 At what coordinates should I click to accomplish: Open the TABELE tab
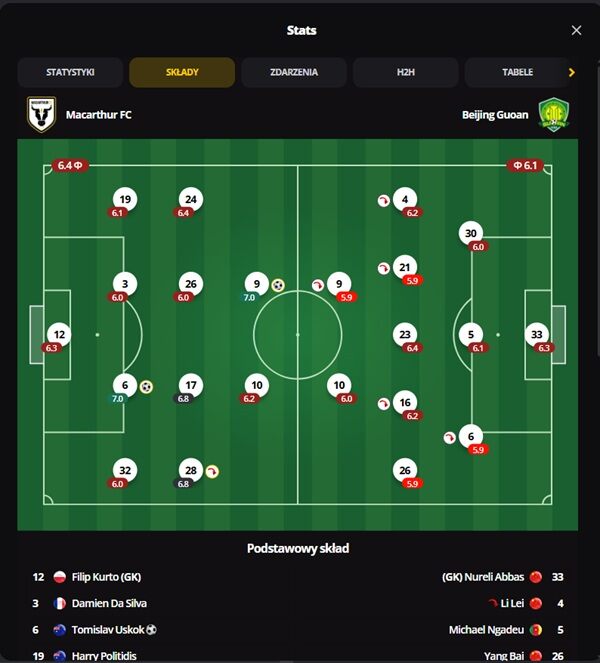[x=517, y=72]
